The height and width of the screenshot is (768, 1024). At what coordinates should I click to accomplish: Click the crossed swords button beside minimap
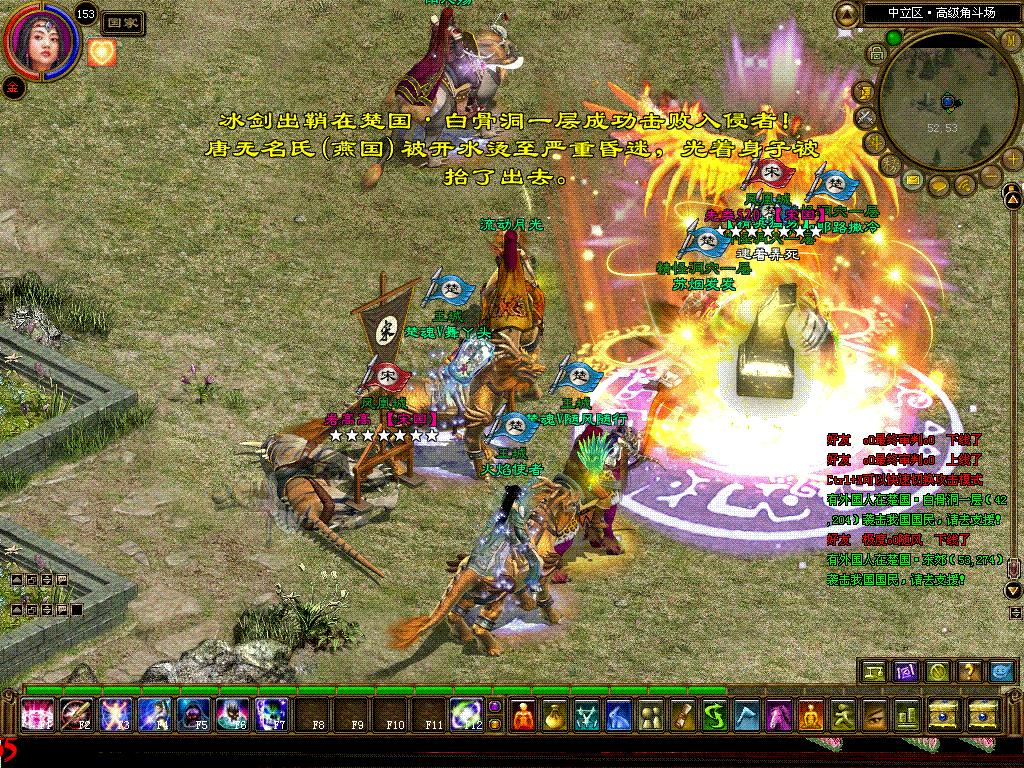[x=866, y=116]
